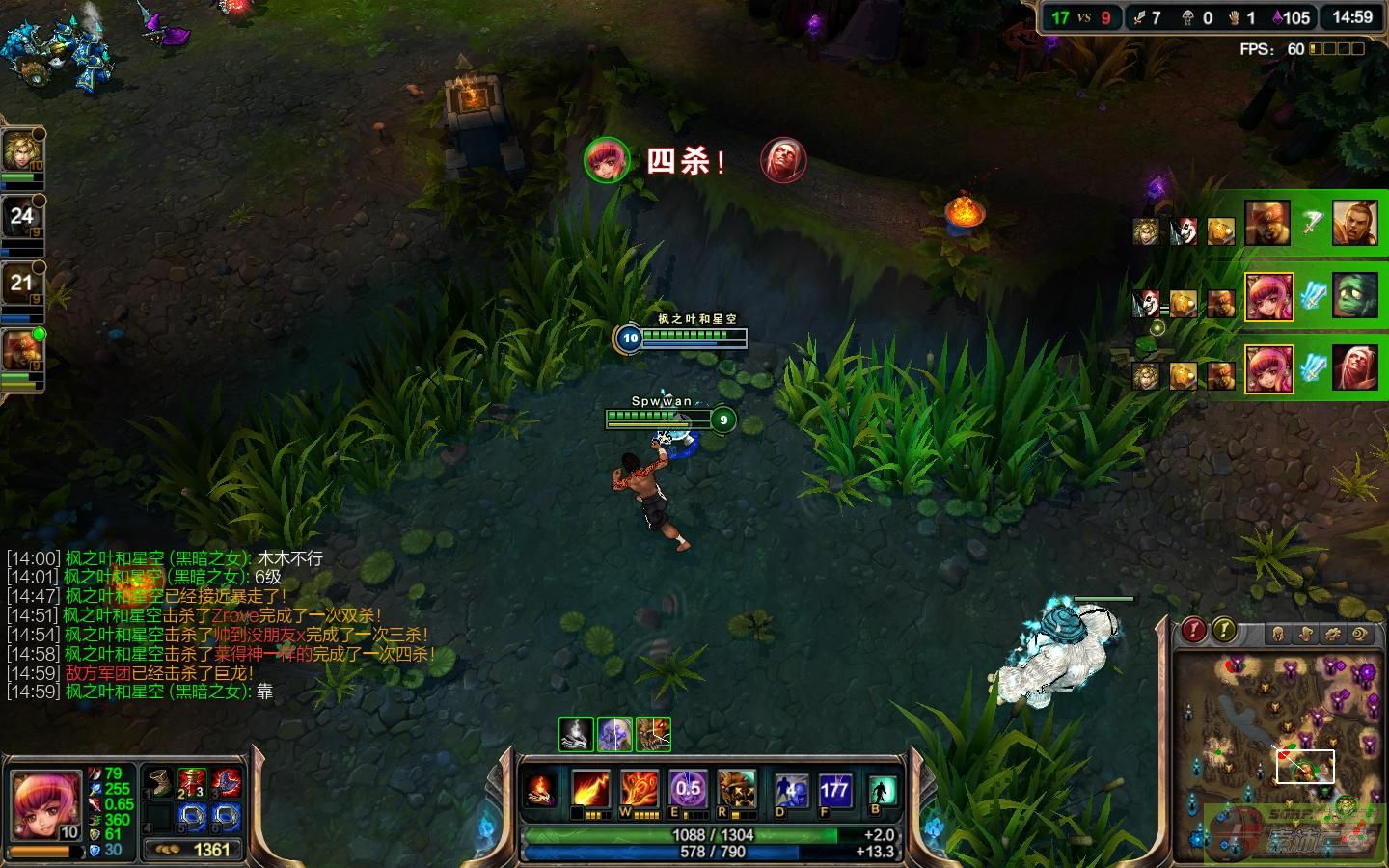Viewport: 1389px width, 868px height.
Task: Activate the Molten Shield E ability
Action: [688, 789]
